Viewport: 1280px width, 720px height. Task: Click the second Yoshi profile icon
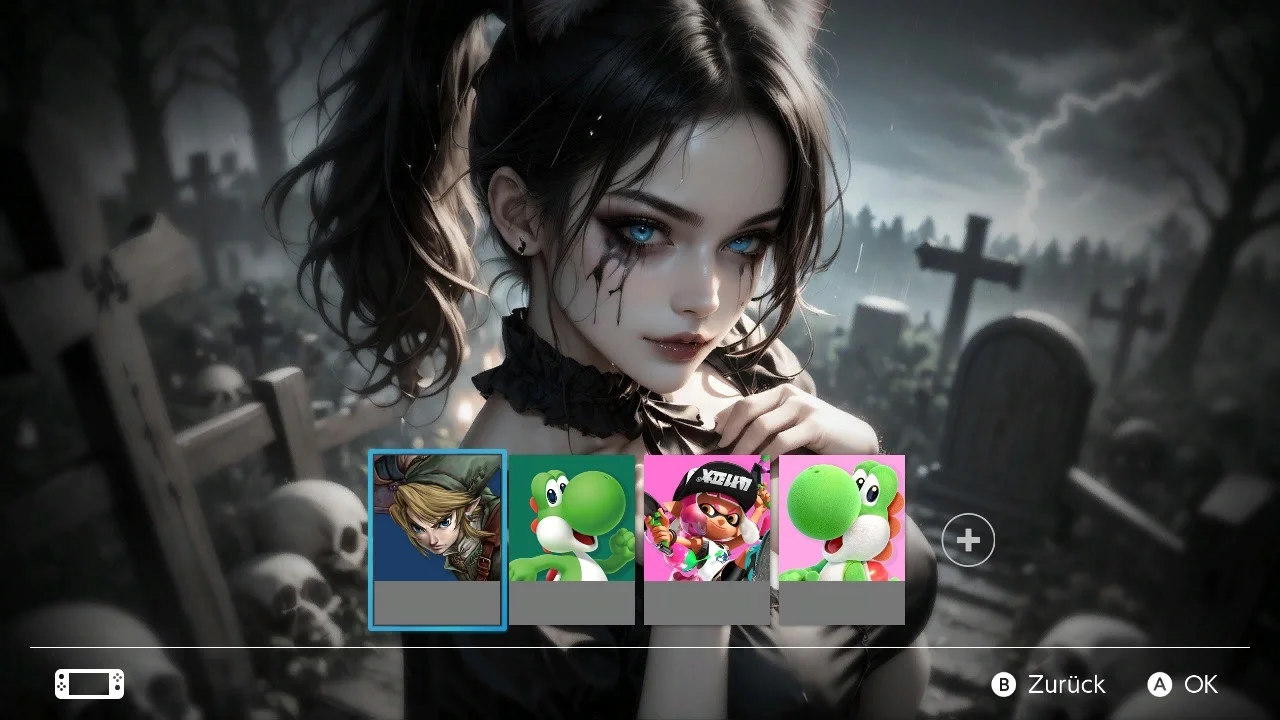coord(573,520)
